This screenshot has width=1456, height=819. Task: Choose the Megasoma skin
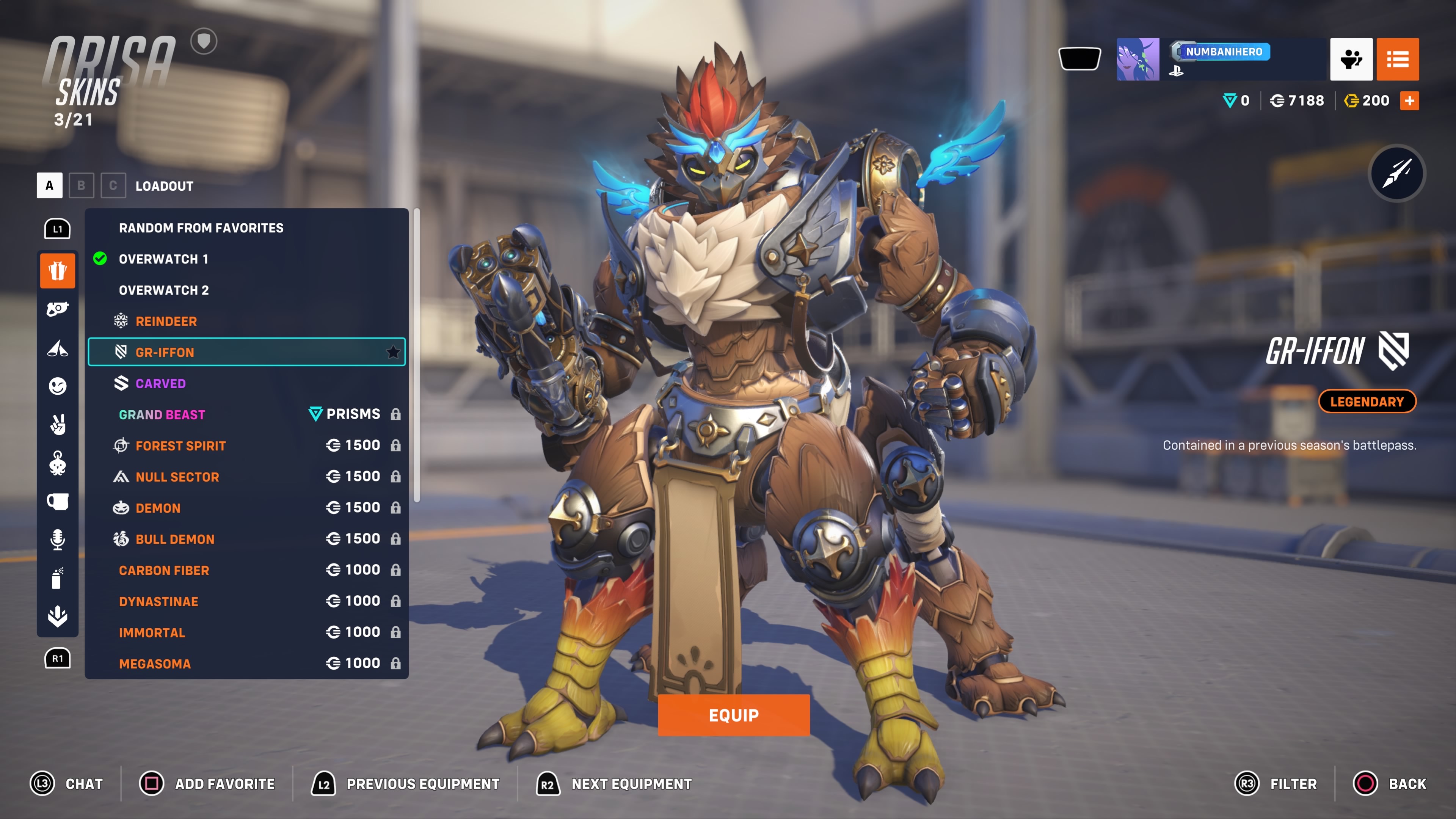[154, 663]
